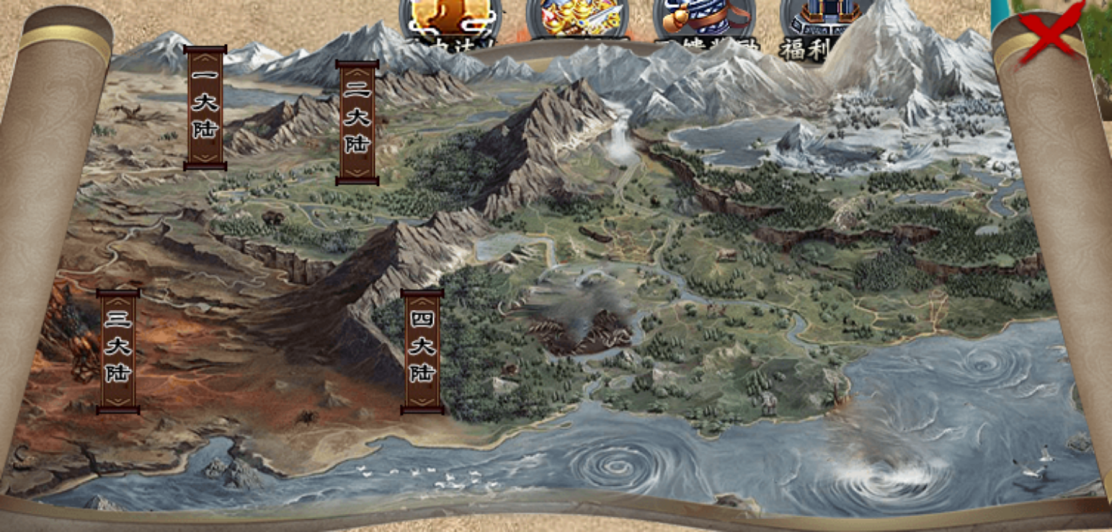Travel to the 四大陆 continent banner

coord(422,351)
